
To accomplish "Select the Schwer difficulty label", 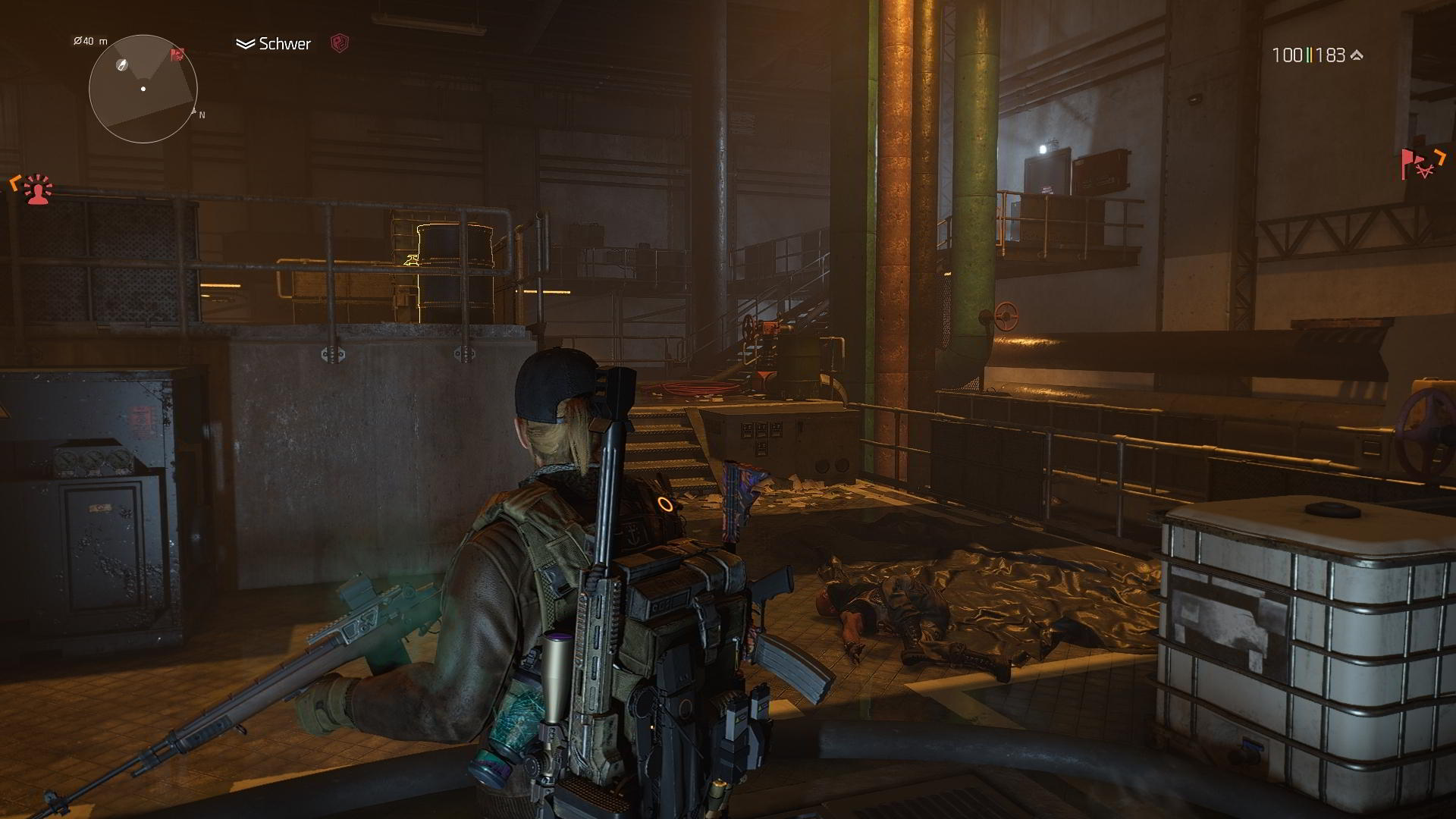I will tap(284, 43).
